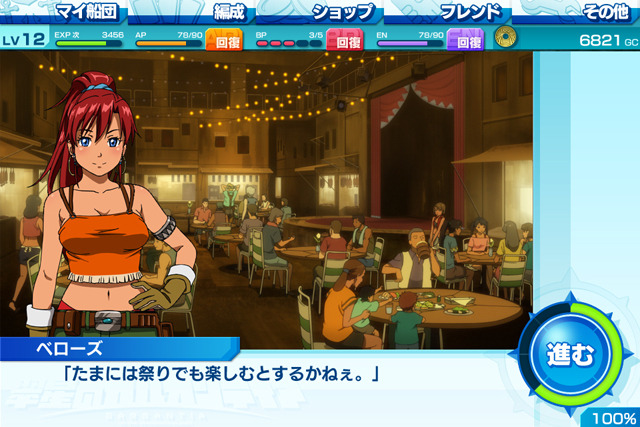Viewport: 640px width, 427px height.
Task: Advance the dialogue with the 進む button
Action: point(569,353)
